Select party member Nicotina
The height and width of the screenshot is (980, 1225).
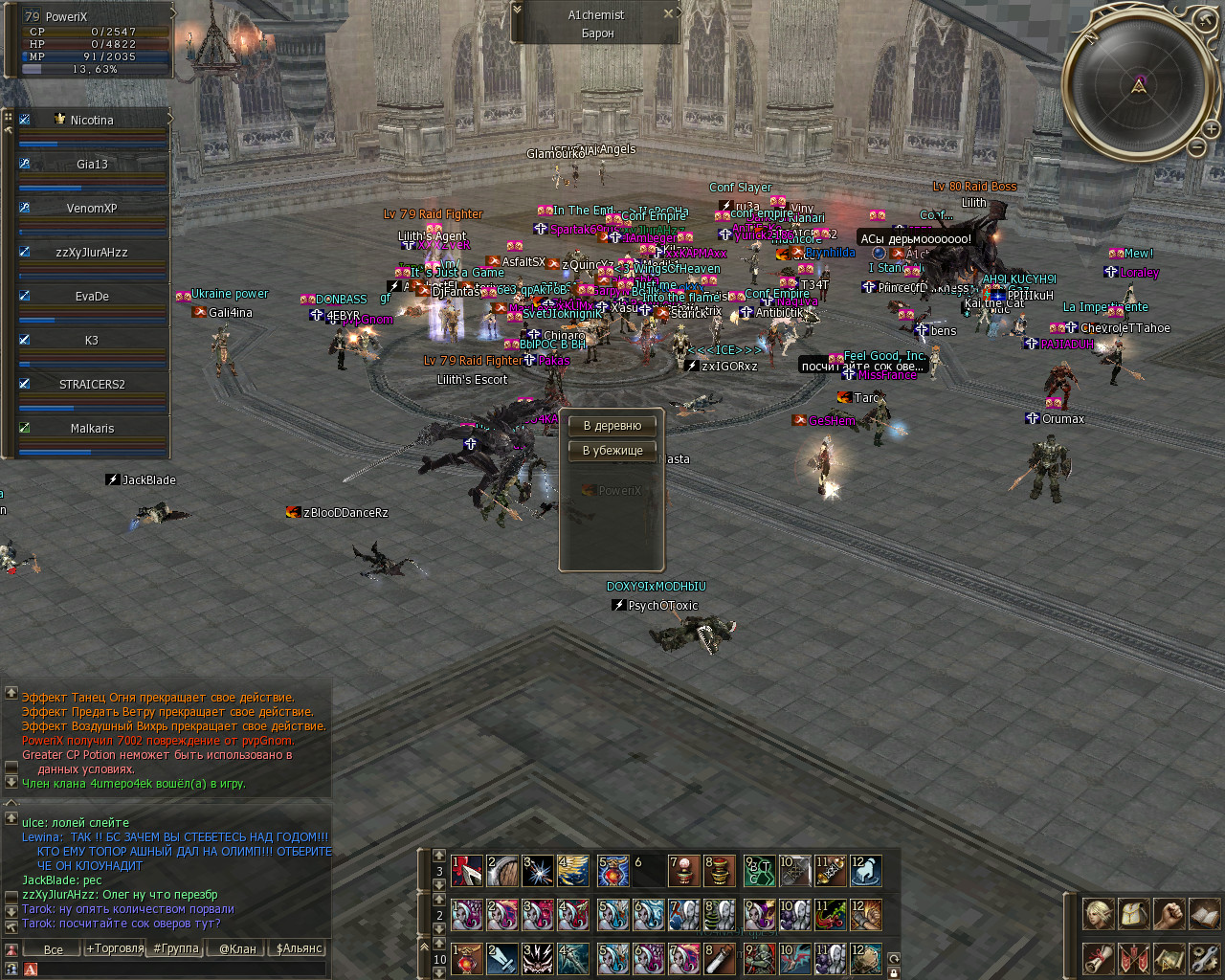coord(92,121)
